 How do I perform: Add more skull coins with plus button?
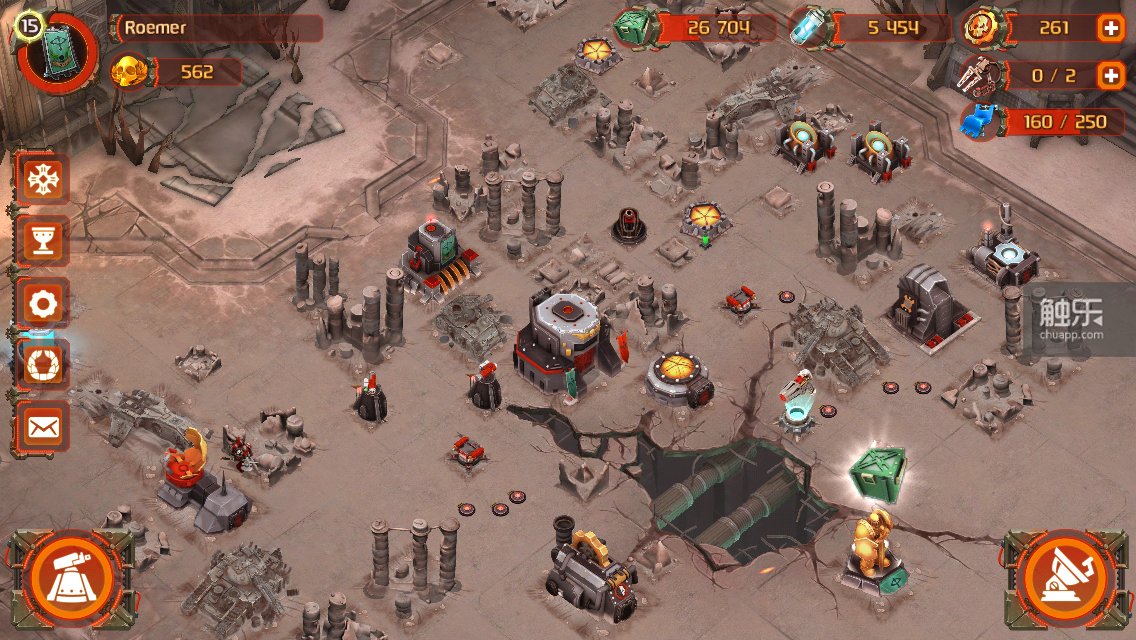[1110, 28]
